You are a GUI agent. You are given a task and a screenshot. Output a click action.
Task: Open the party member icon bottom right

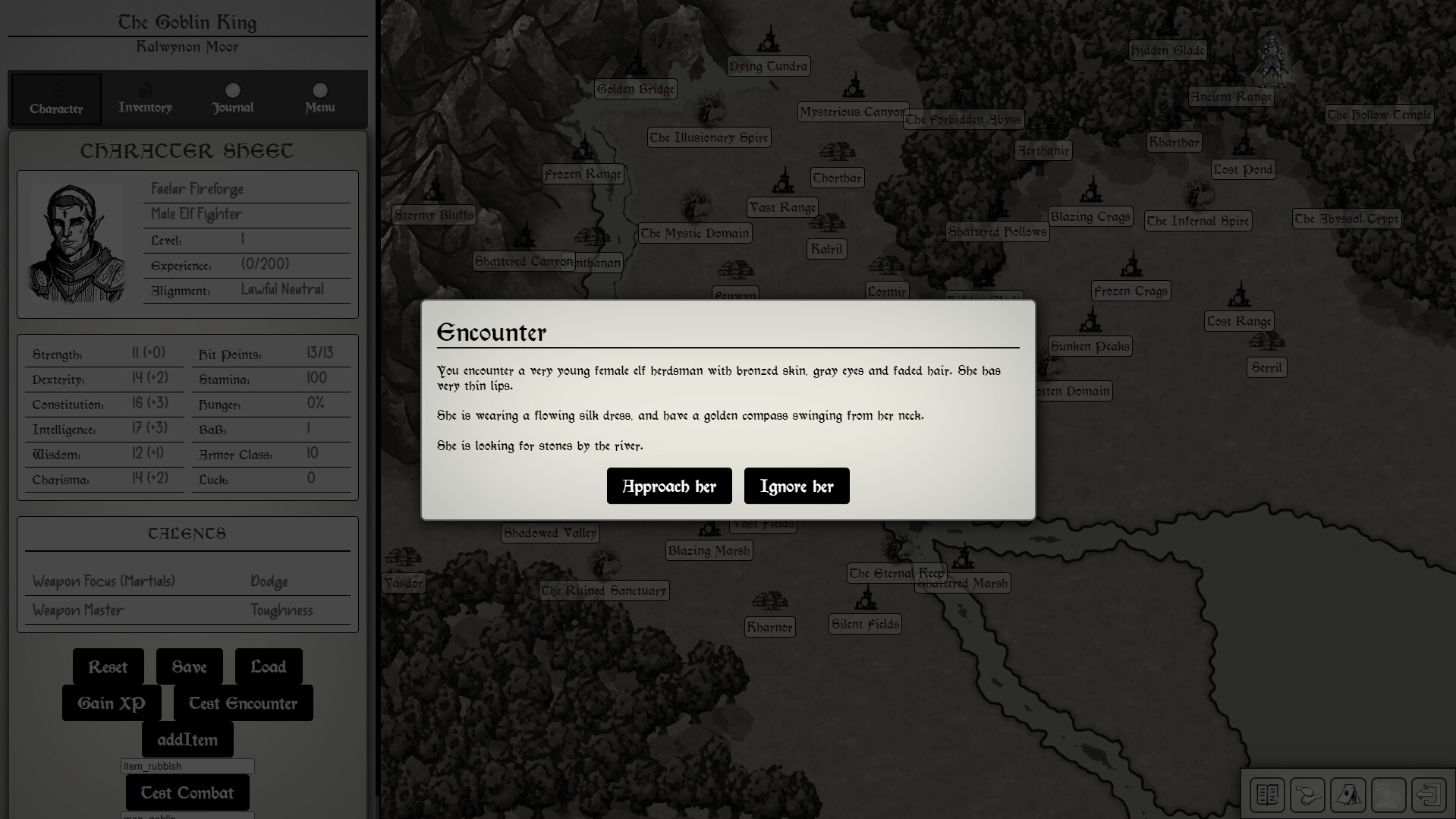pos(1388,795)
